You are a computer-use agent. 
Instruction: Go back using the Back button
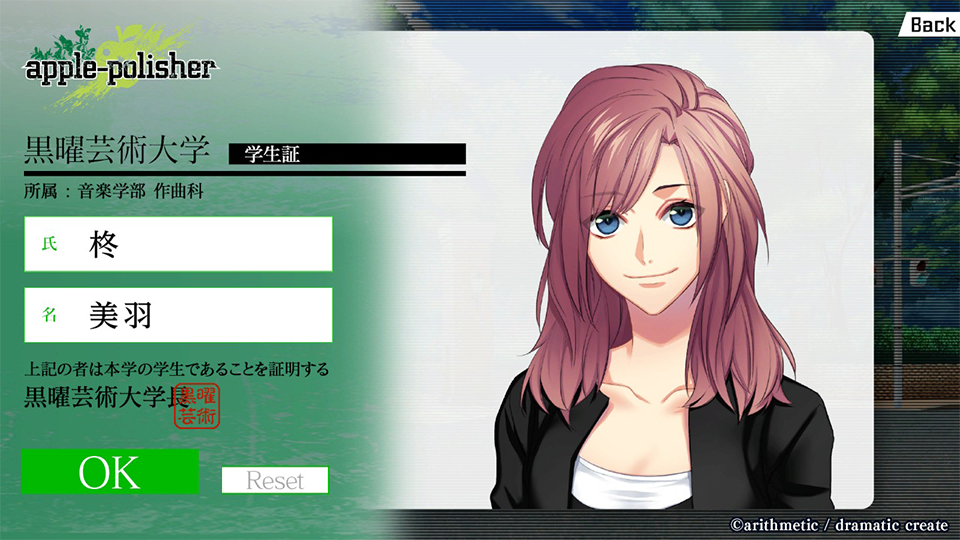pos(932,24)
